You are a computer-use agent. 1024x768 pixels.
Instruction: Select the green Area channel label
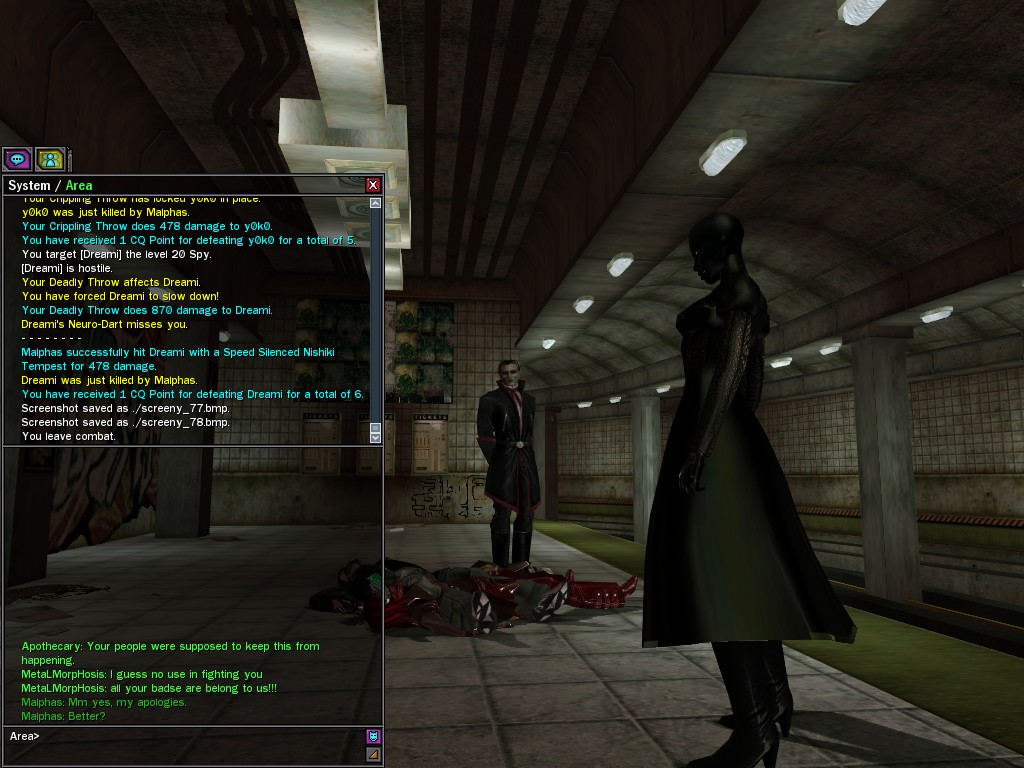click(x=79, y=185)
